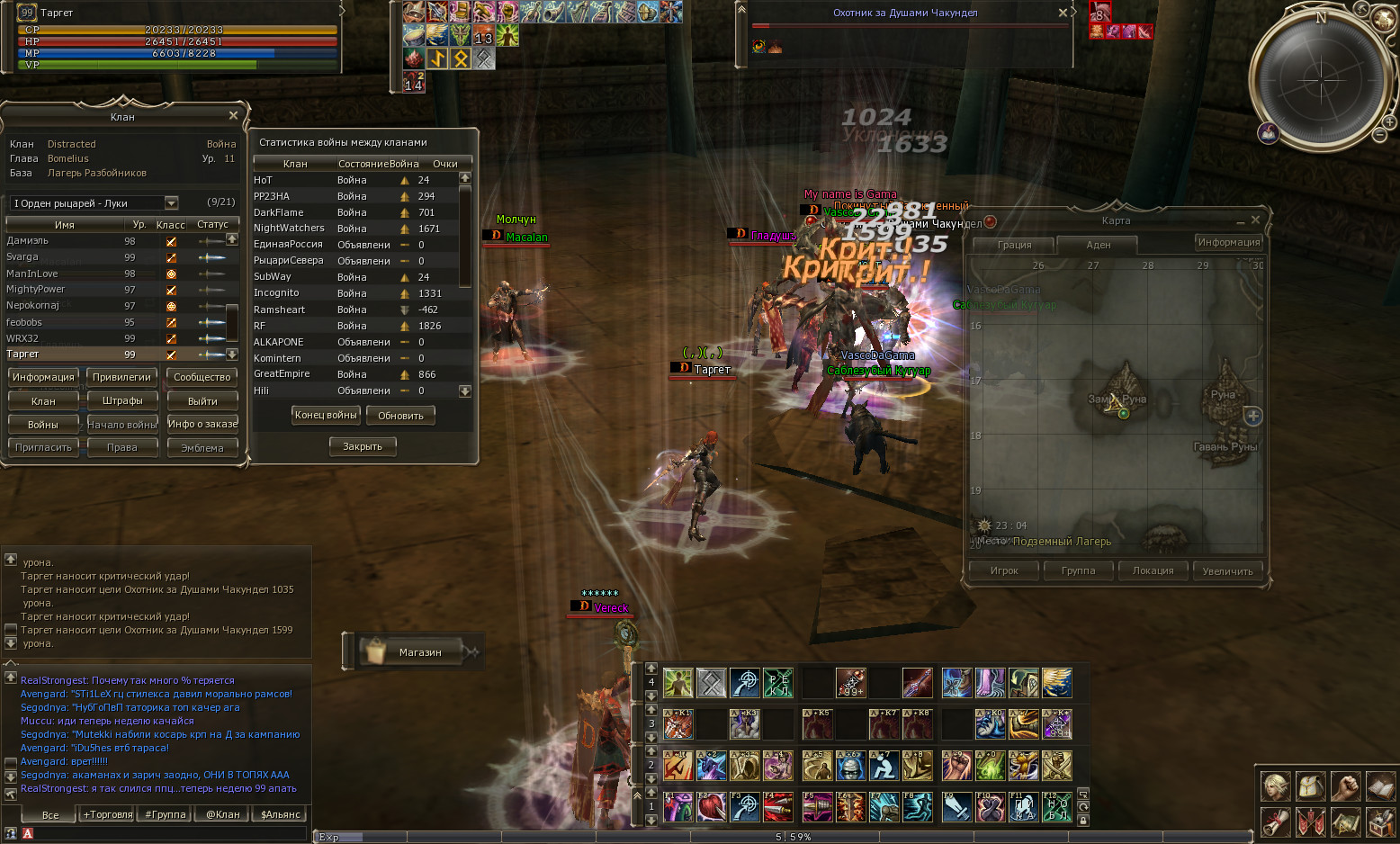
Task: Click the Пригласить button
Action: point(43,447)
